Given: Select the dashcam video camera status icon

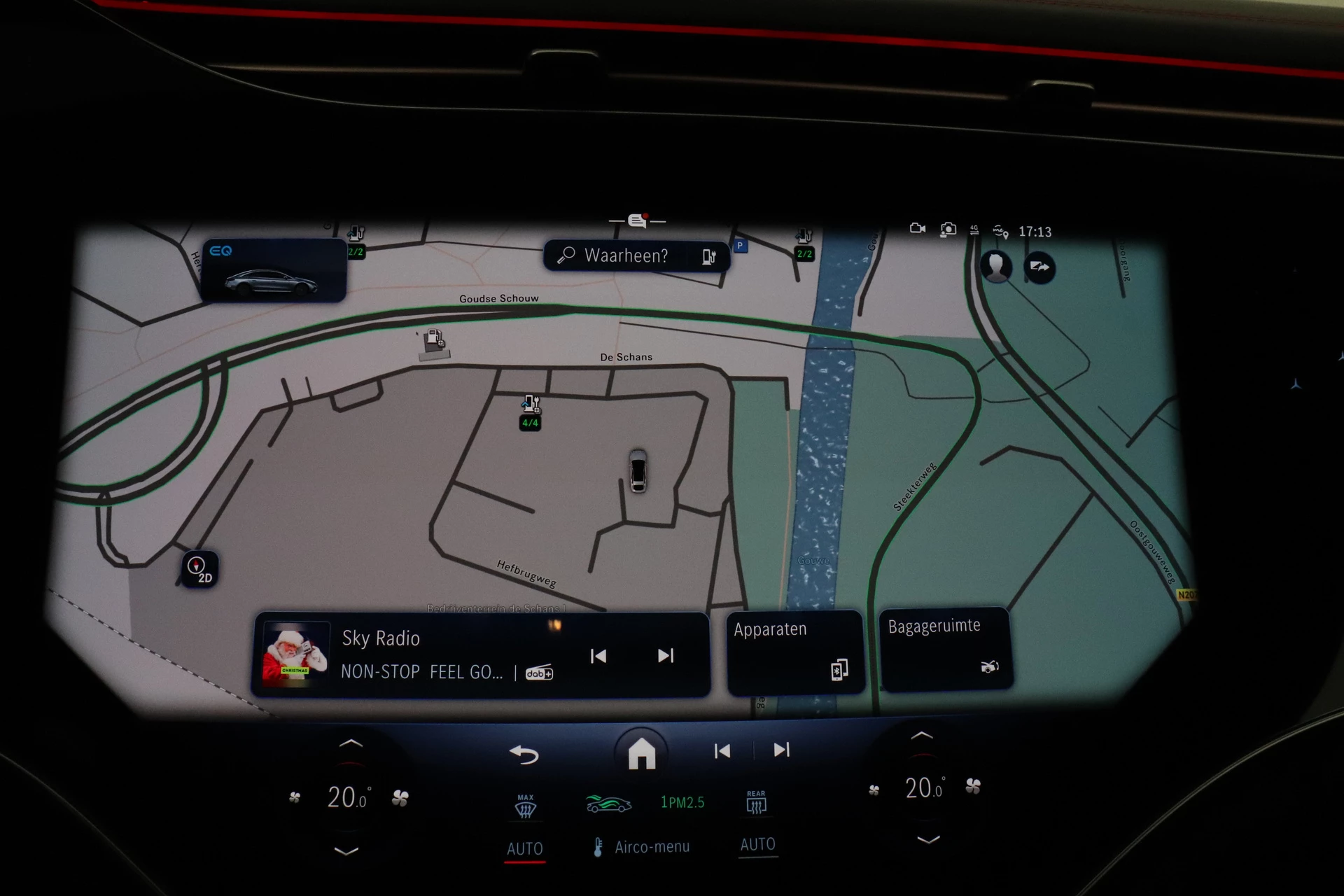Looking at the screenshot, I should [x=918, y=229].
